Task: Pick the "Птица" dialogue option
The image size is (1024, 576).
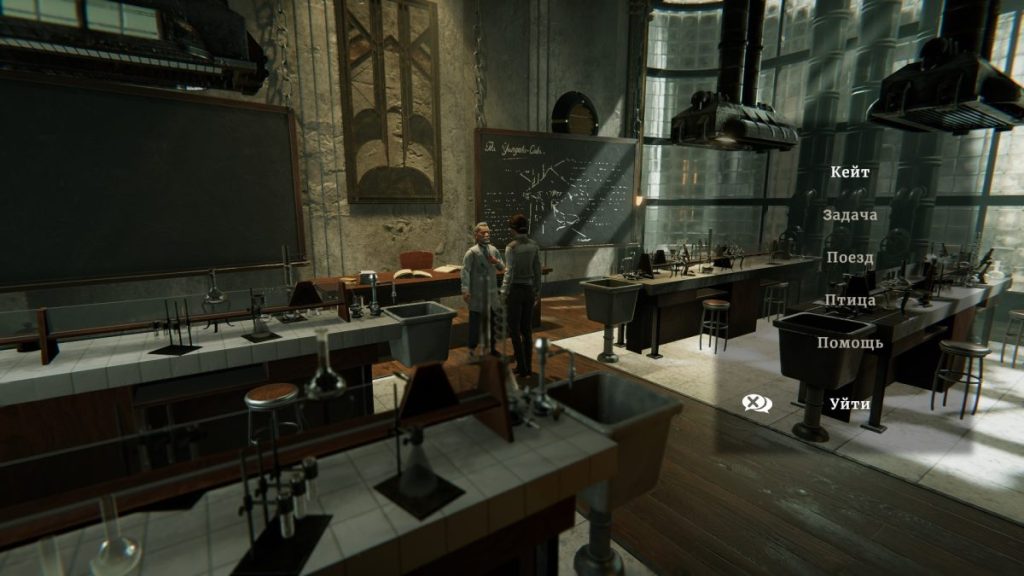Action: 850,300
